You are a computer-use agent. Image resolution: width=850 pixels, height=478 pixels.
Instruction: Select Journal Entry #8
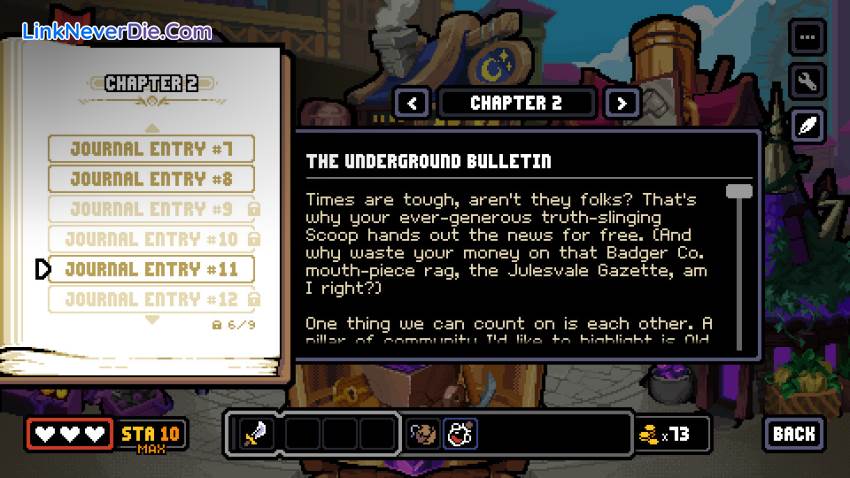tap(151, 179)
